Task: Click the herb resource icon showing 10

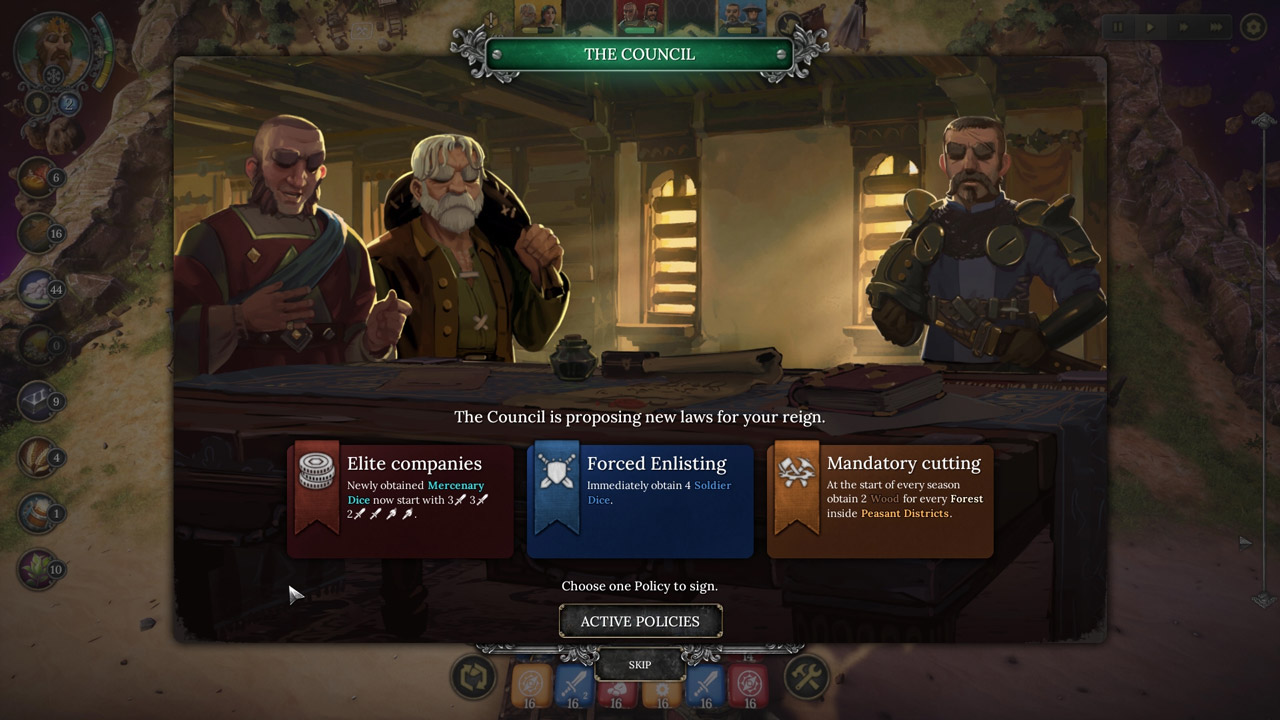Action: click(38, 569)
